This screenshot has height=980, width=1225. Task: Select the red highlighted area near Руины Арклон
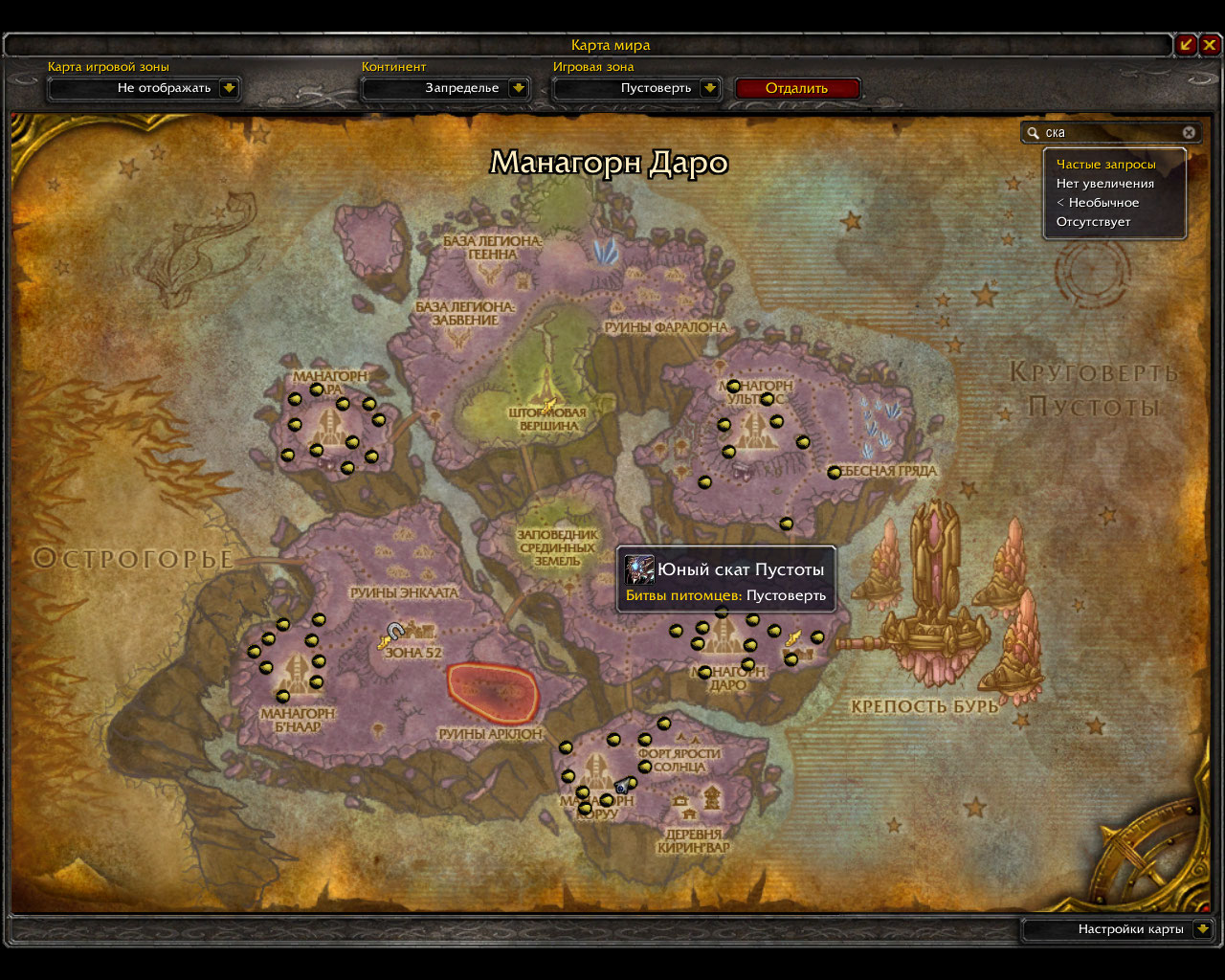click(493, 692)
